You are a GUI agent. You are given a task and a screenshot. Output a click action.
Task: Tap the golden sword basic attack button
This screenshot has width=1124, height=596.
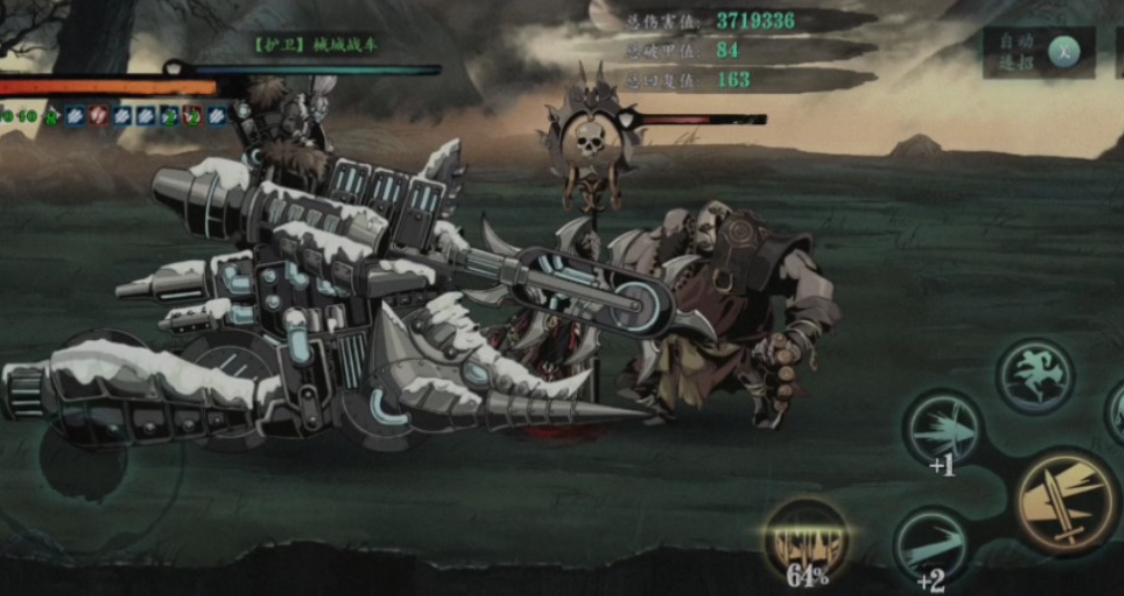coord(1066,499)
